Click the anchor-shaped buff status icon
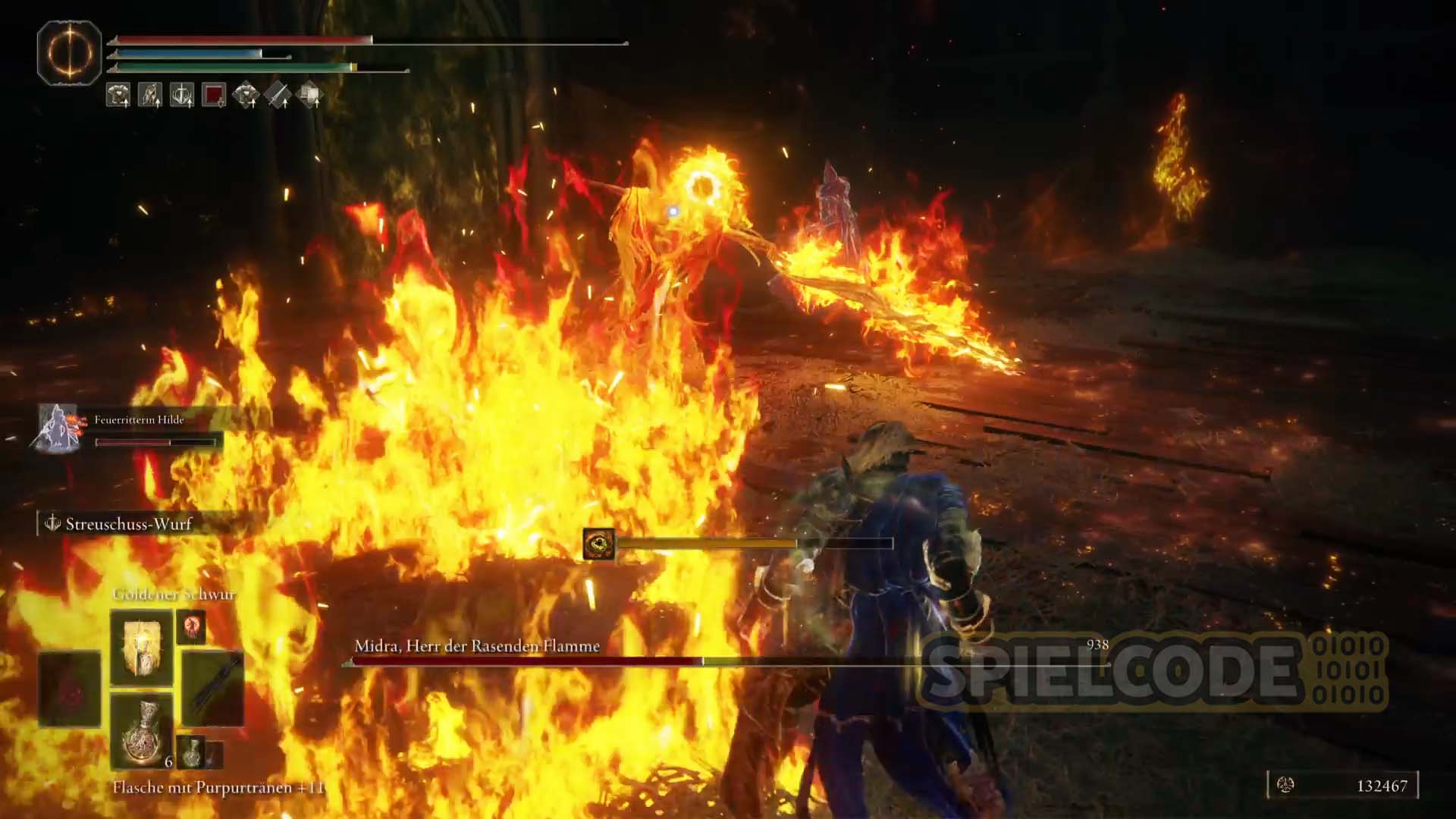 tap(182, 95)
